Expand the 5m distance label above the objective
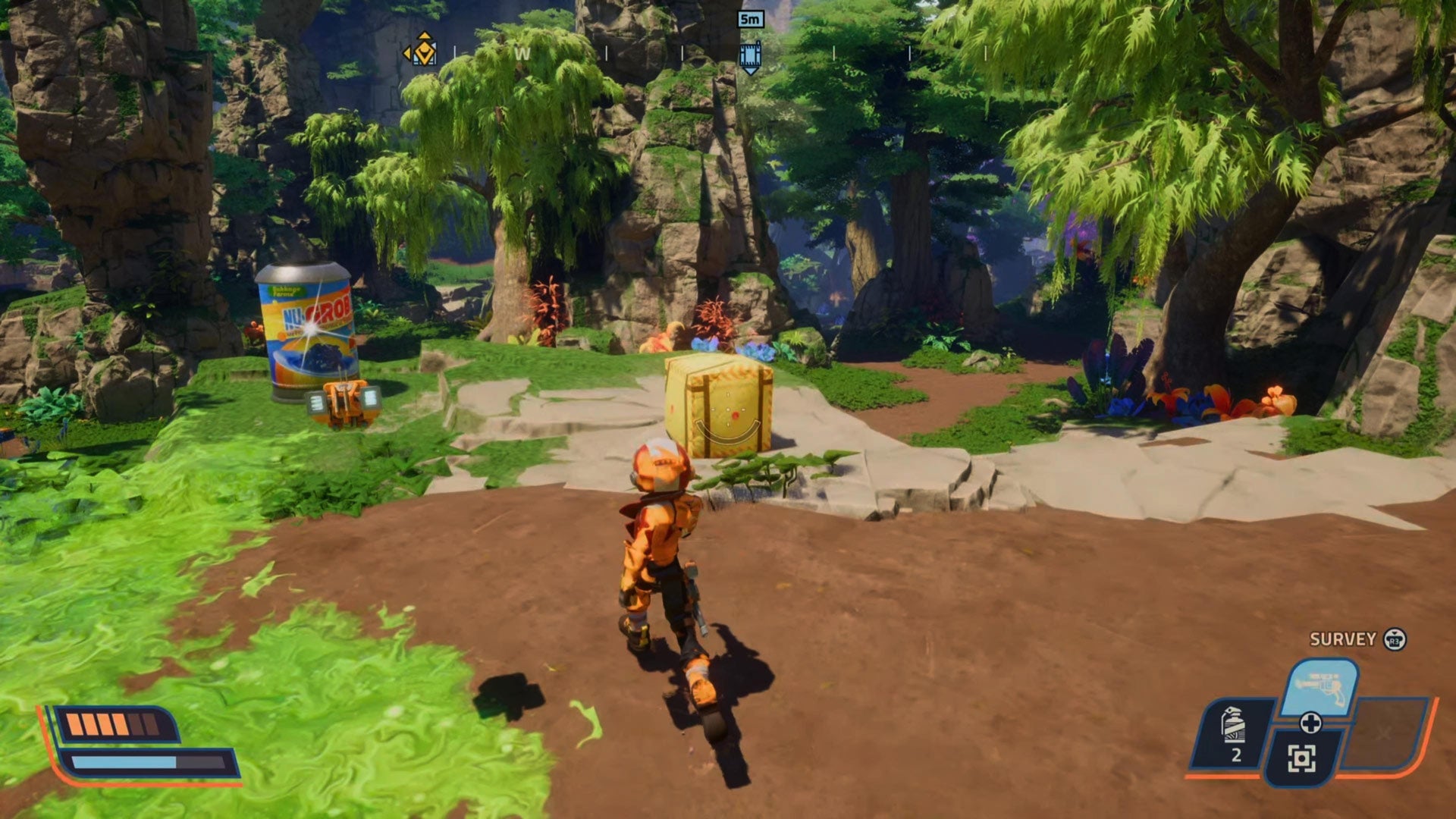The image size is (1456, 819). [750, 20]
